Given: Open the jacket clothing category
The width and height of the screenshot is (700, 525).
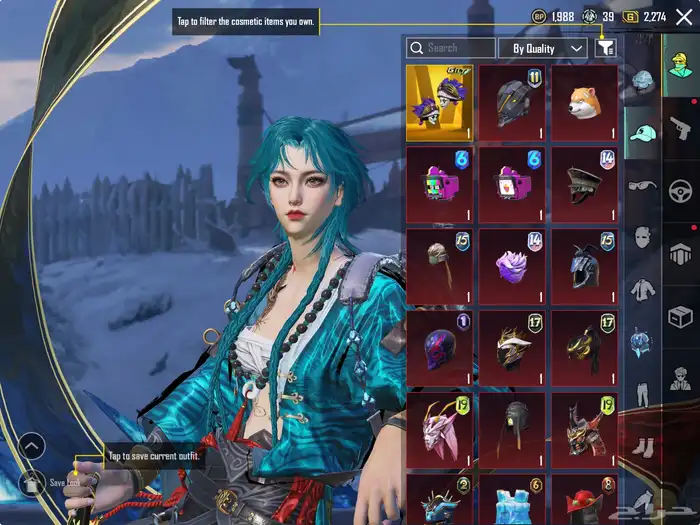Looking at the screenshot, I should coord(642,291).
